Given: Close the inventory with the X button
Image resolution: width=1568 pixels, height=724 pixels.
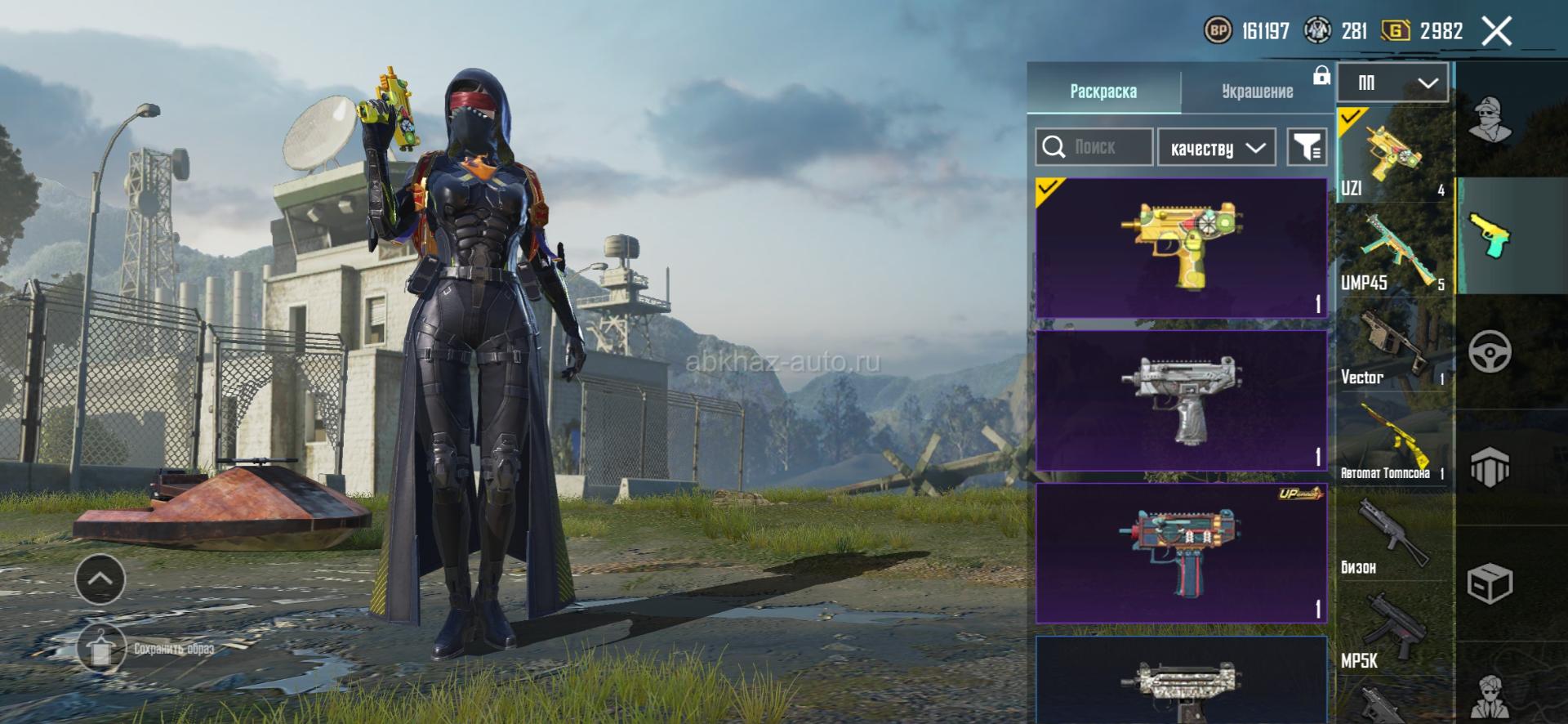Looking at the screenshot, I should 1496,32.
